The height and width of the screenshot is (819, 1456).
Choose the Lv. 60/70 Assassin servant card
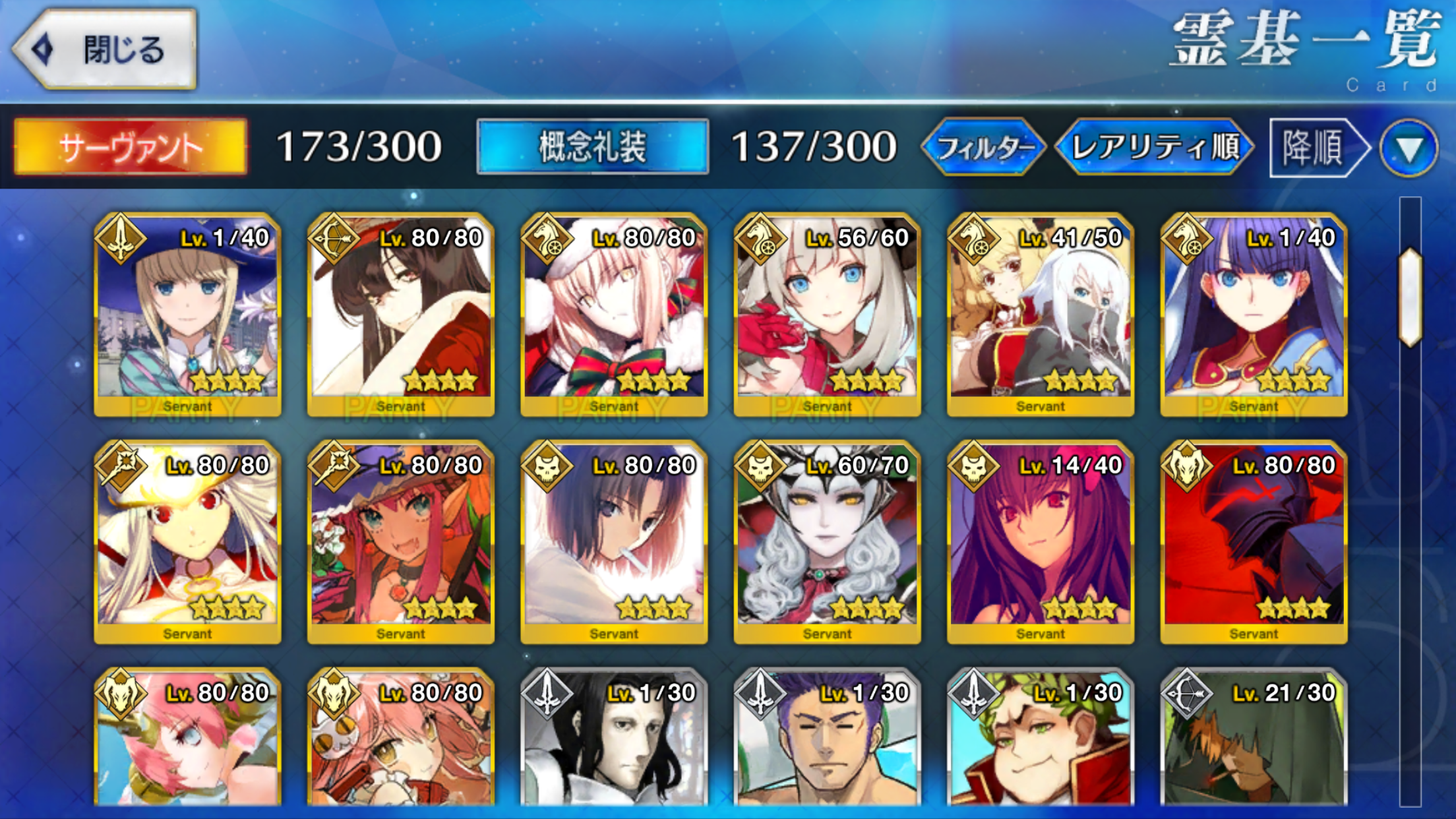tap(827, 541)
